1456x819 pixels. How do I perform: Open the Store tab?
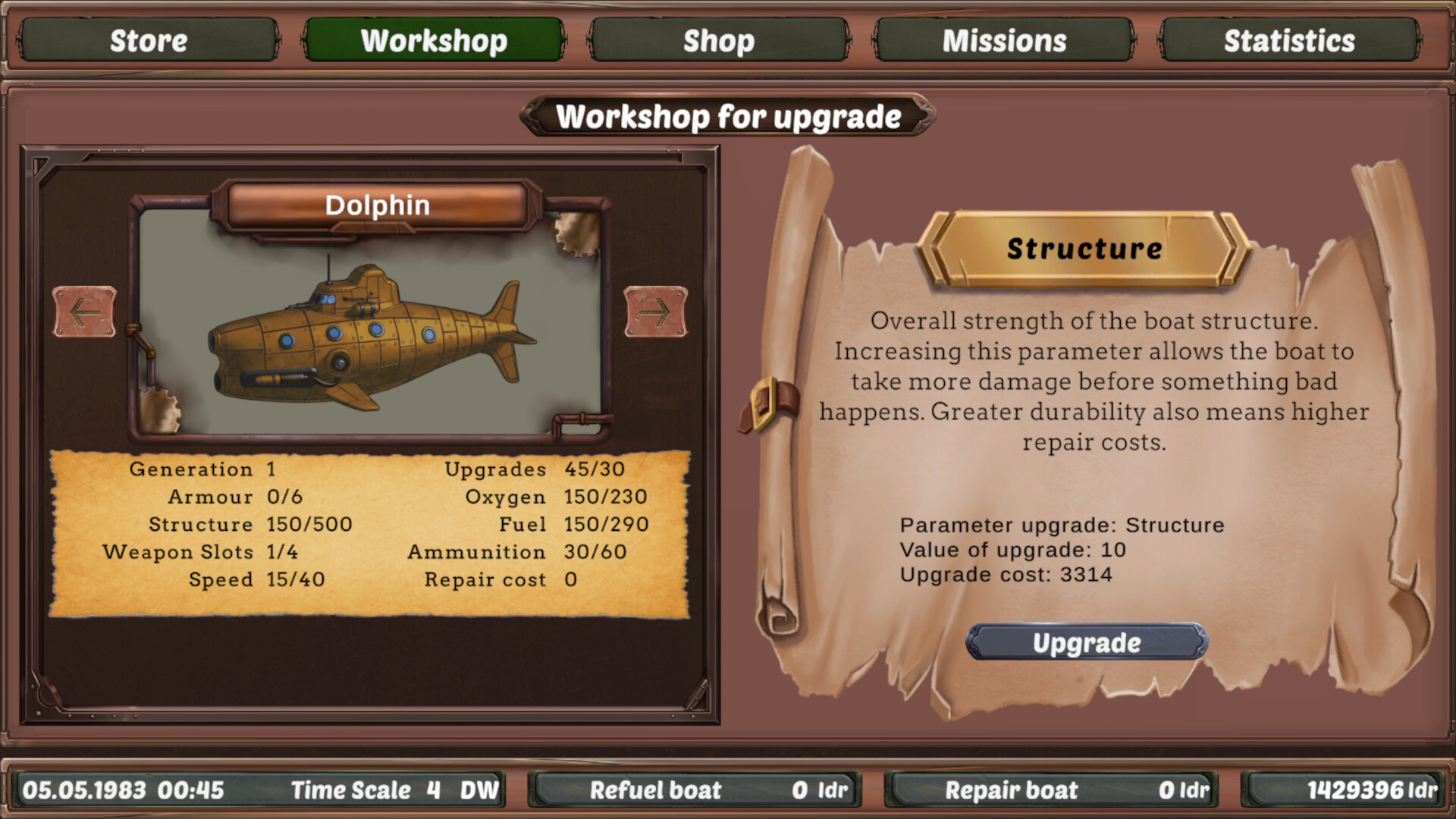click(149, 40)
